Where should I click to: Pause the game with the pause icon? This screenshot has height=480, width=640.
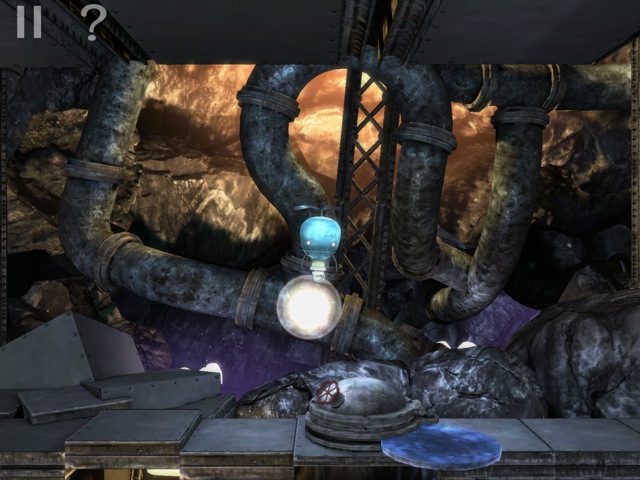point(28,21)
